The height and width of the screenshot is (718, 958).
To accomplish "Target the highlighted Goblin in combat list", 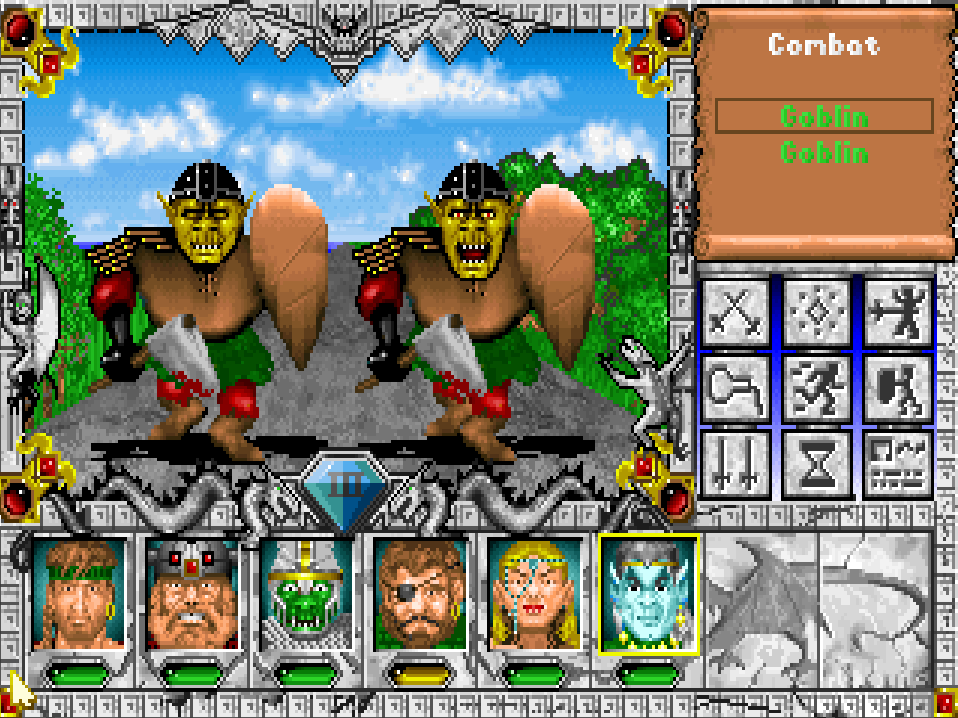I will click(824, 116).
